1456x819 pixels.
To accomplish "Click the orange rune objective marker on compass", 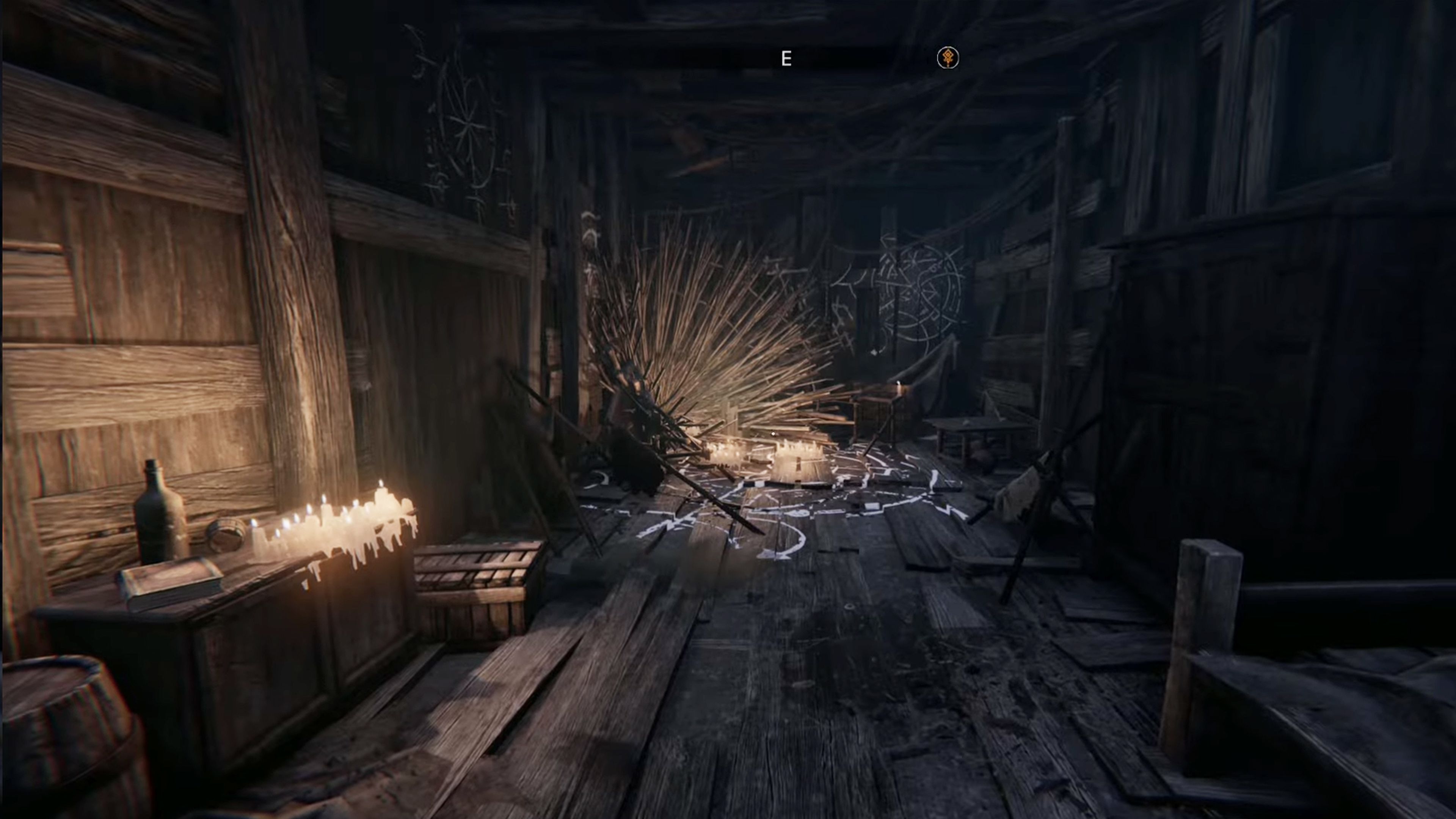I will 948,58.
